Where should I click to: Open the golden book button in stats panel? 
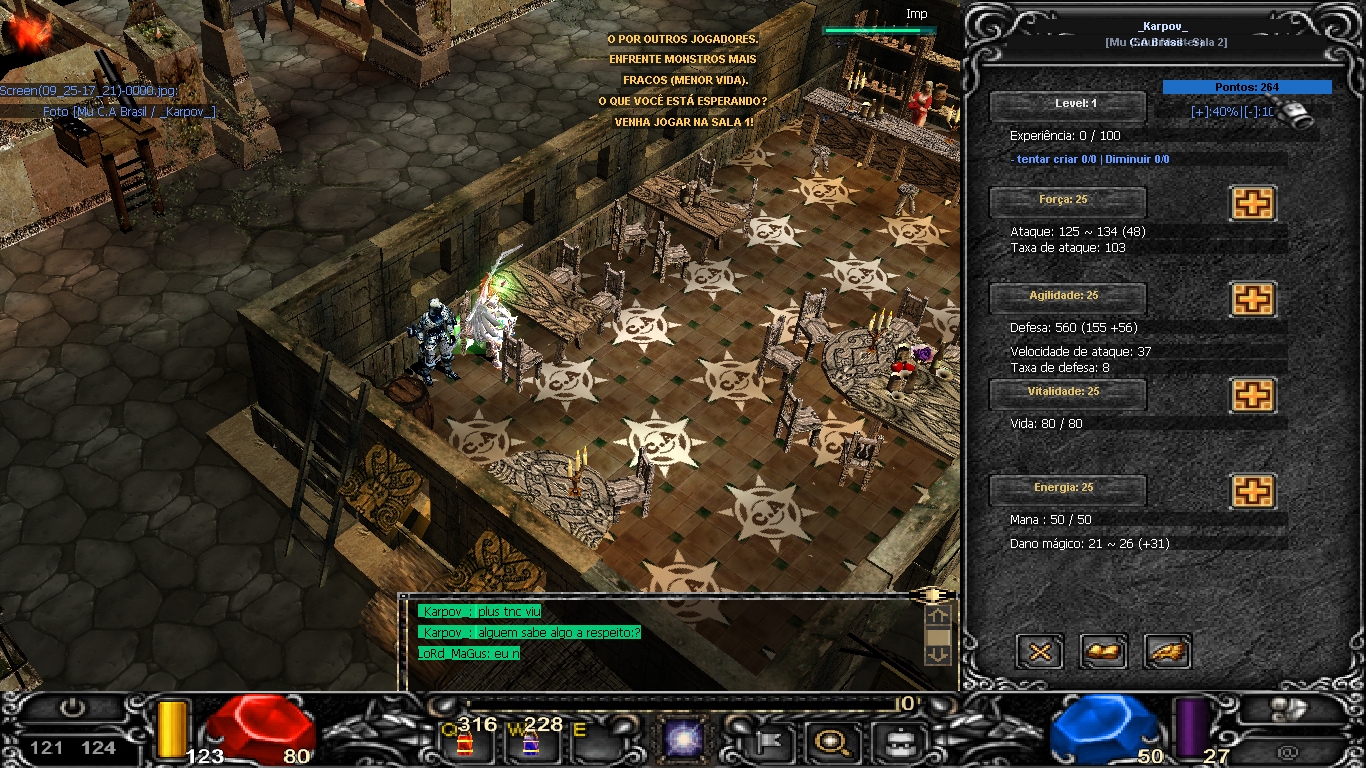pos(1104,652)
